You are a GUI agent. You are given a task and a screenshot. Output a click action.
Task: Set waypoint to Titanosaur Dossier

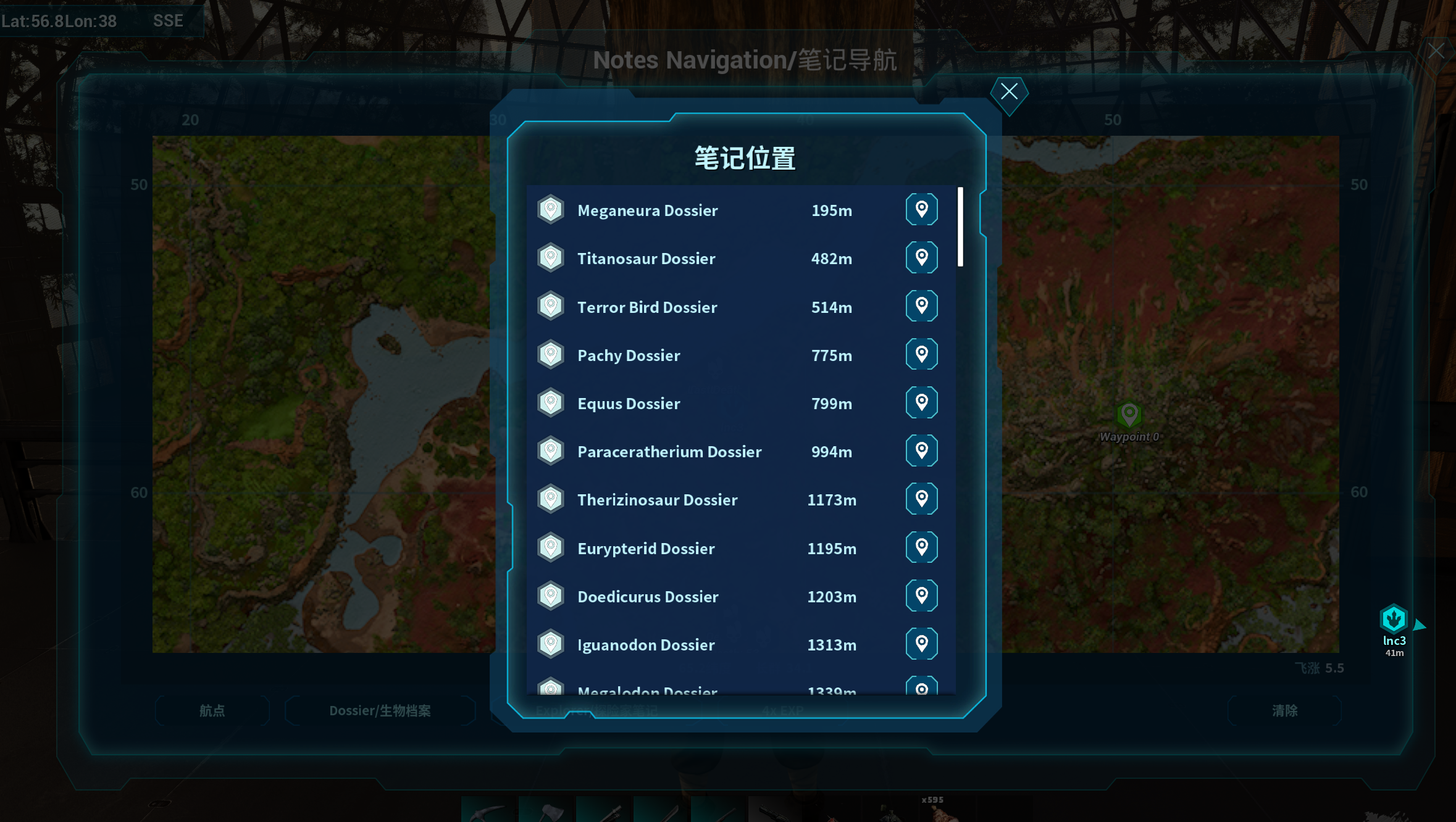pos(921,257)
